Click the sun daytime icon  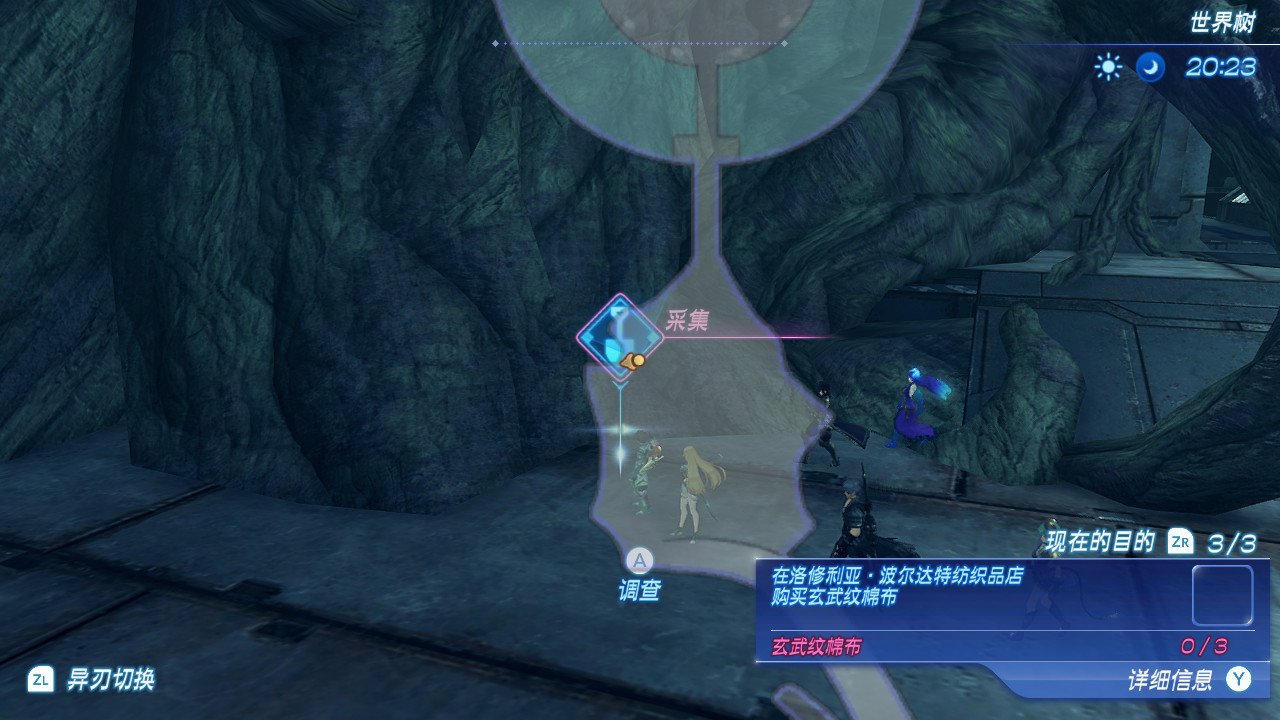point(1108,67)
